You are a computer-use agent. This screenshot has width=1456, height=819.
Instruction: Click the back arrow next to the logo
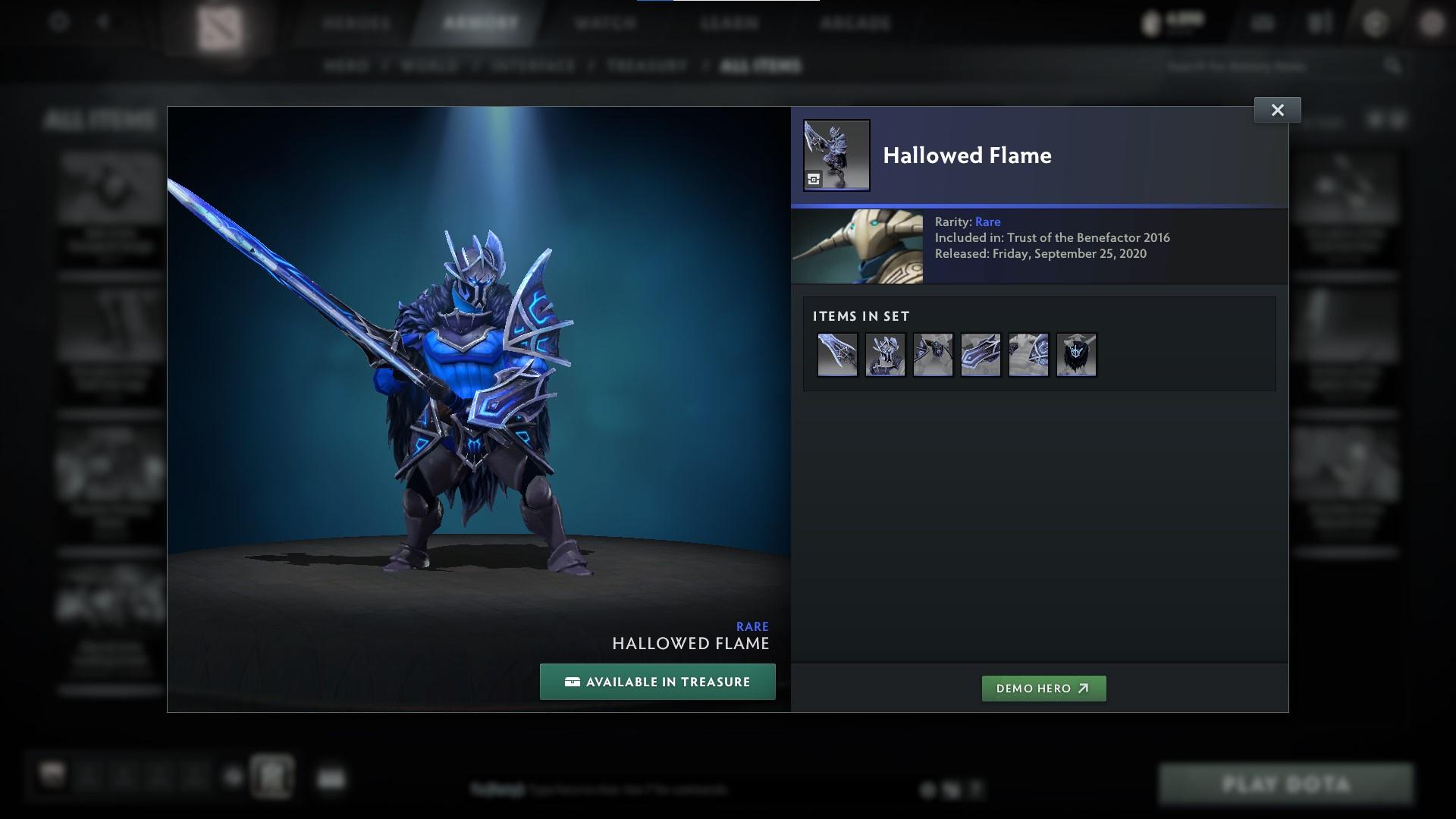[x=102, y=22]
